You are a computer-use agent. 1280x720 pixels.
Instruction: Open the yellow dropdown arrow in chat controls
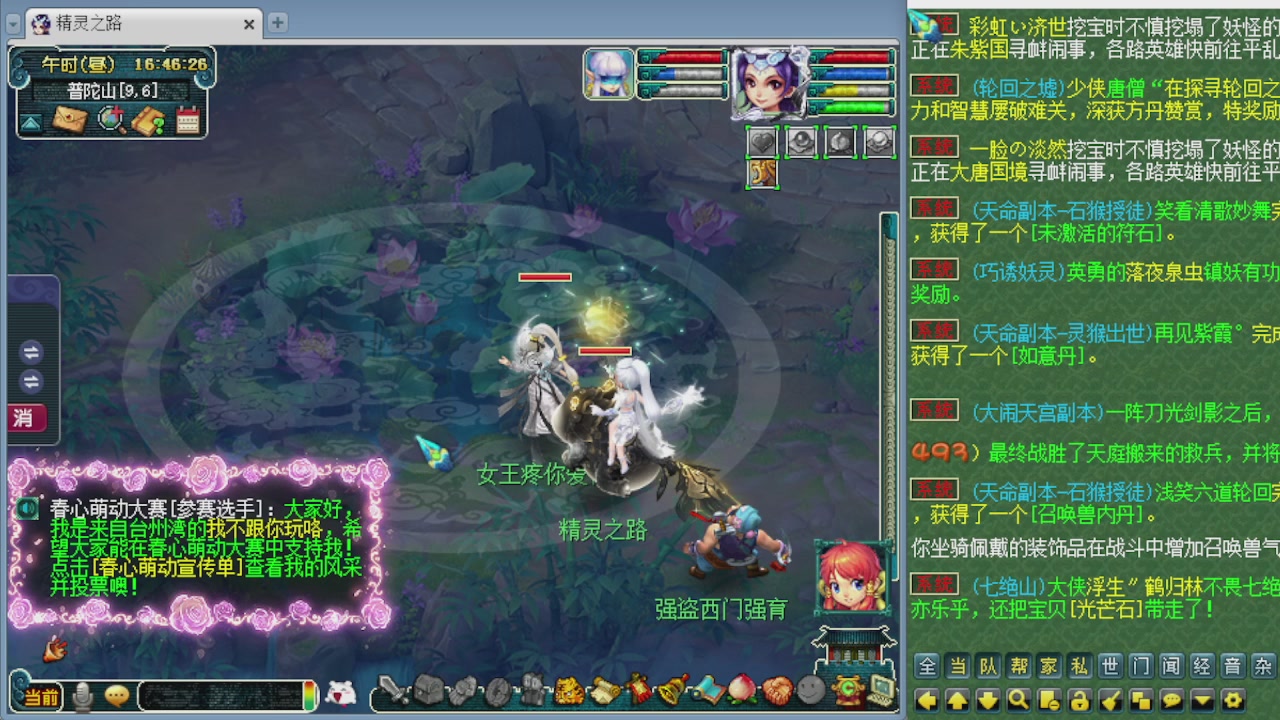[1203, 699]
